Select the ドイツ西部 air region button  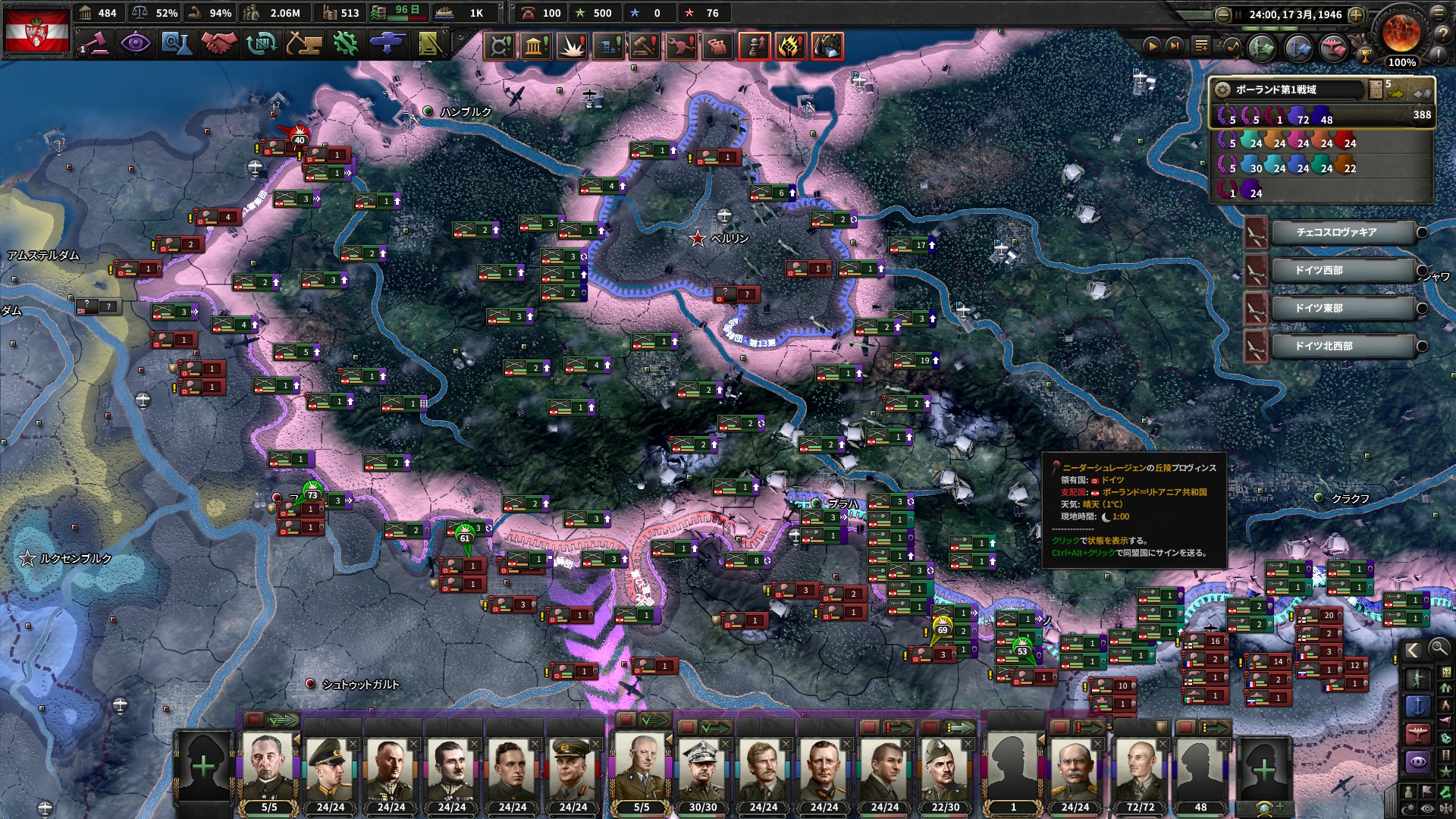coord(1341,270)
